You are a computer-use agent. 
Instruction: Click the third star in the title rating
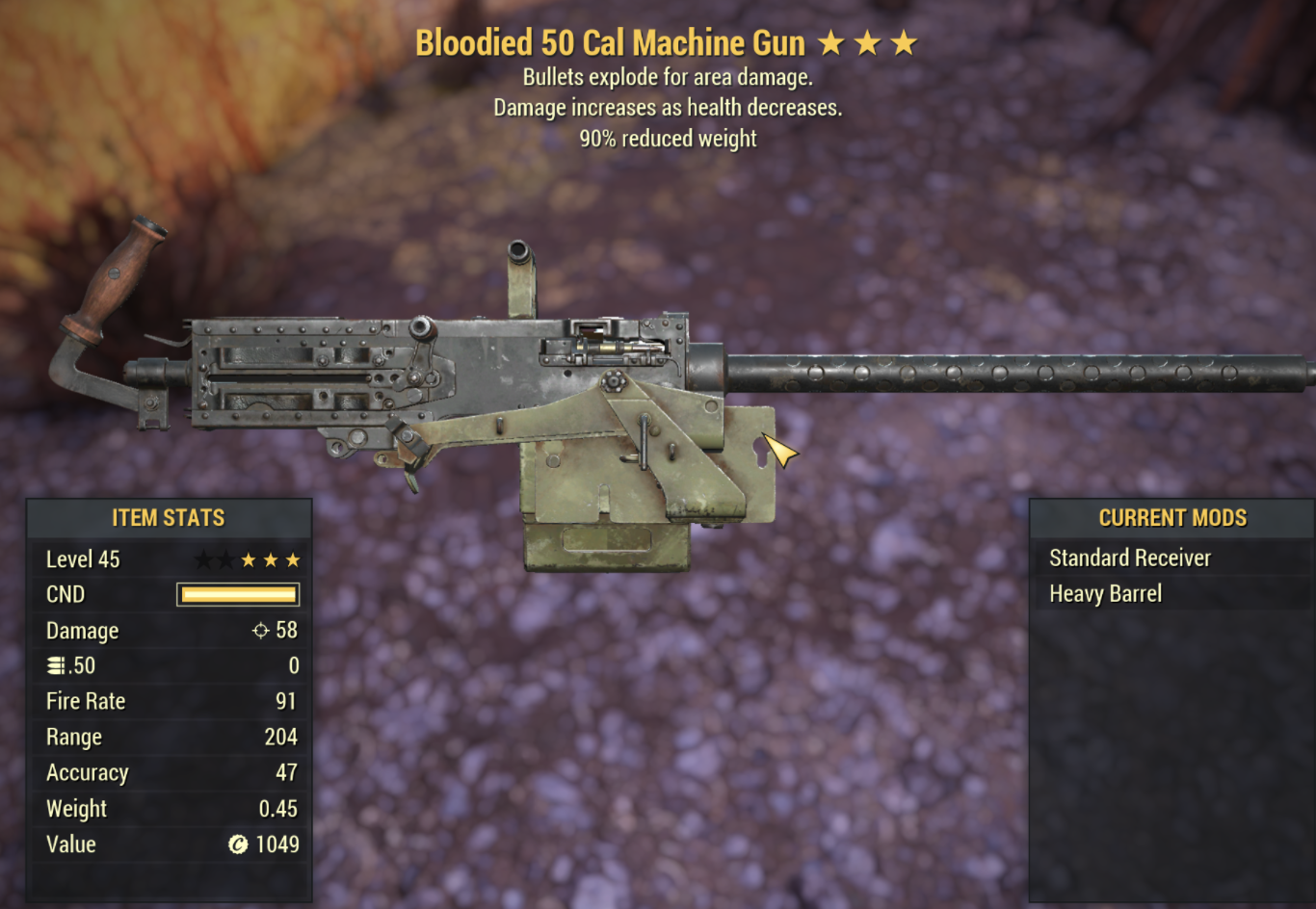point(904,42)
